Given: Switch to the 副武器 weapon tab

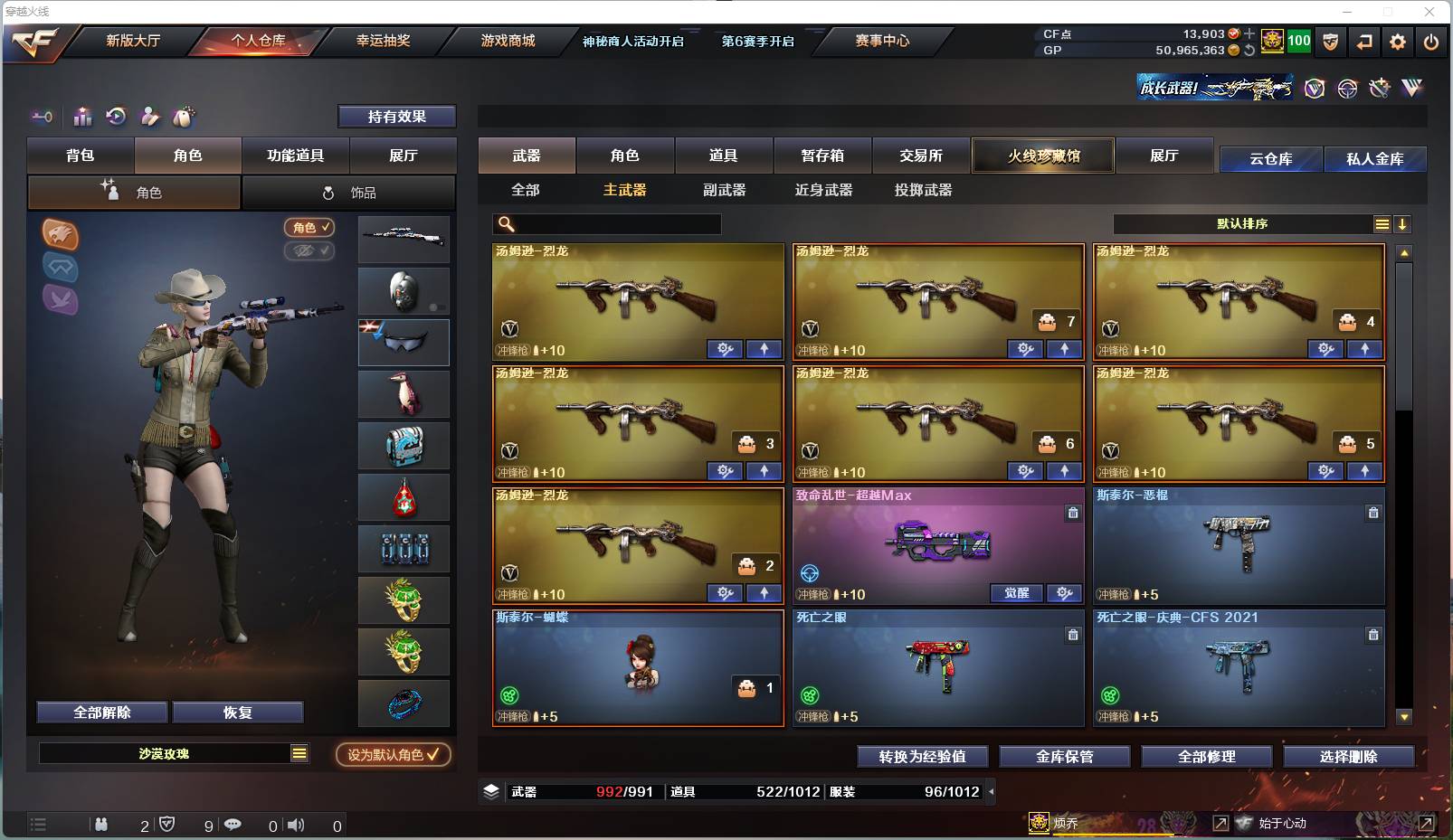Looking at the screenshot, I should pyautogui.click(x=724, y=191).
